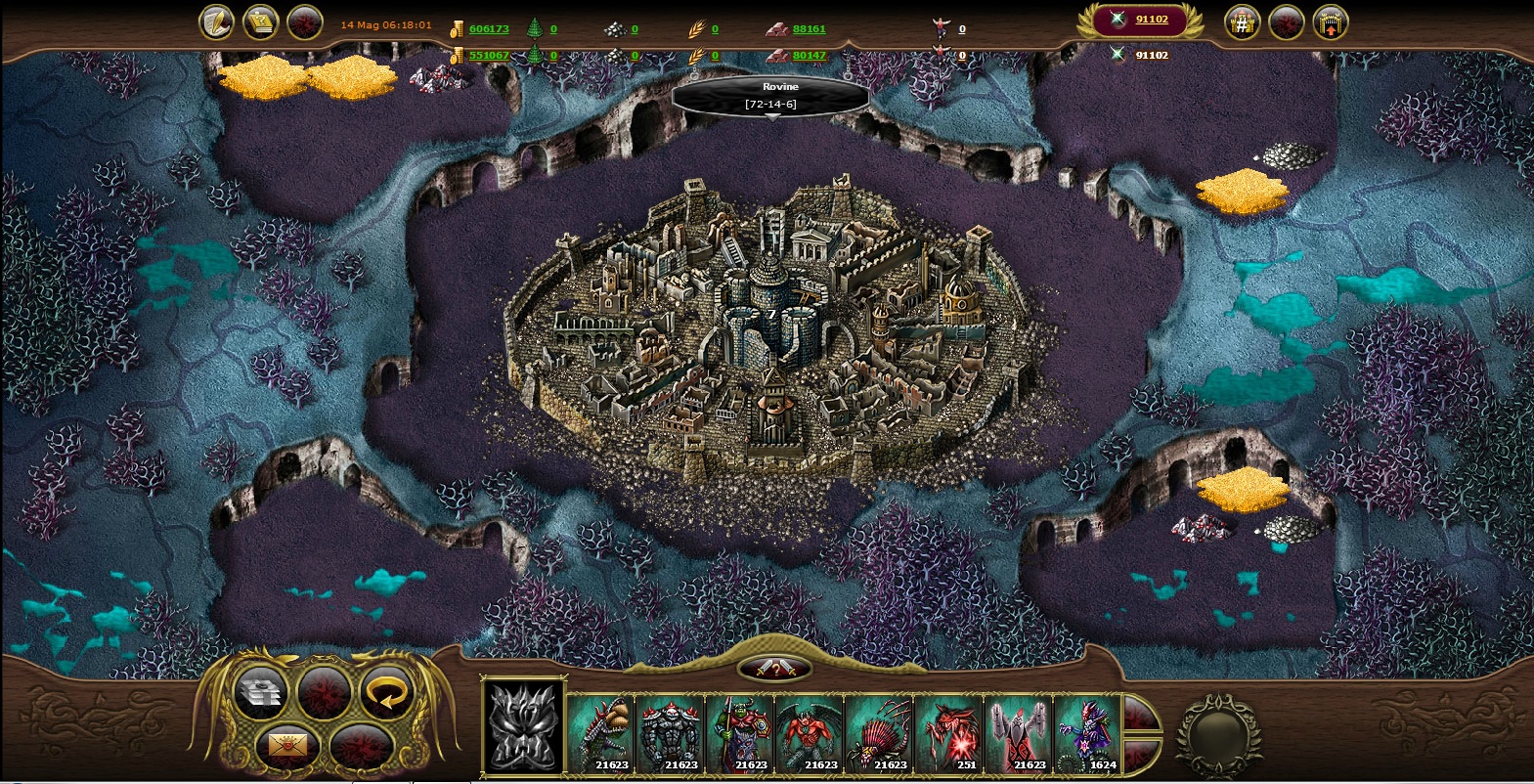This screenshot has height=784, width=1534.
Task: Open the Rovine location label
Action: pos(771,95)
